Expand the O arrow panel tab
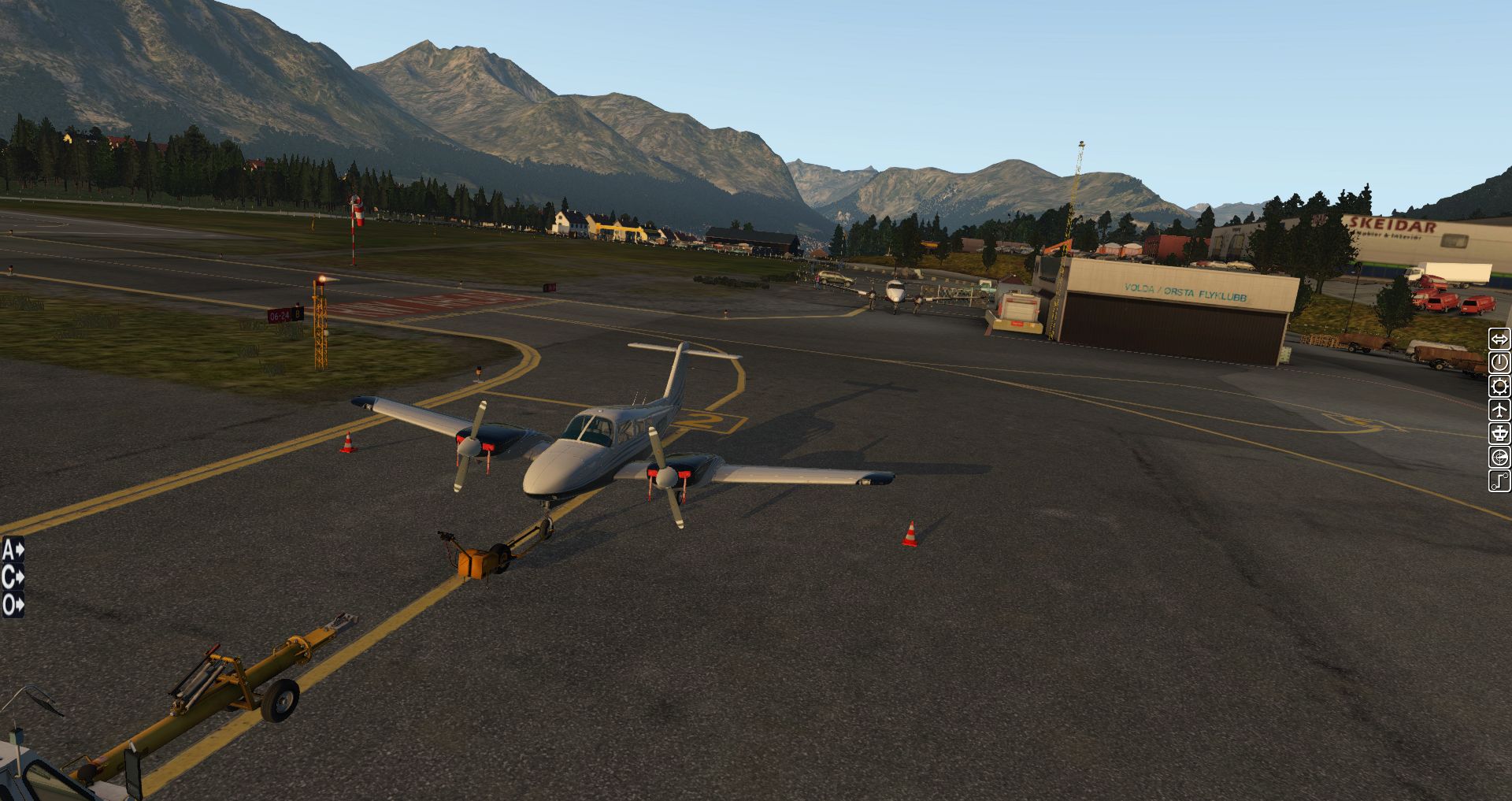The image size is (1512, 801). [13, 605]
